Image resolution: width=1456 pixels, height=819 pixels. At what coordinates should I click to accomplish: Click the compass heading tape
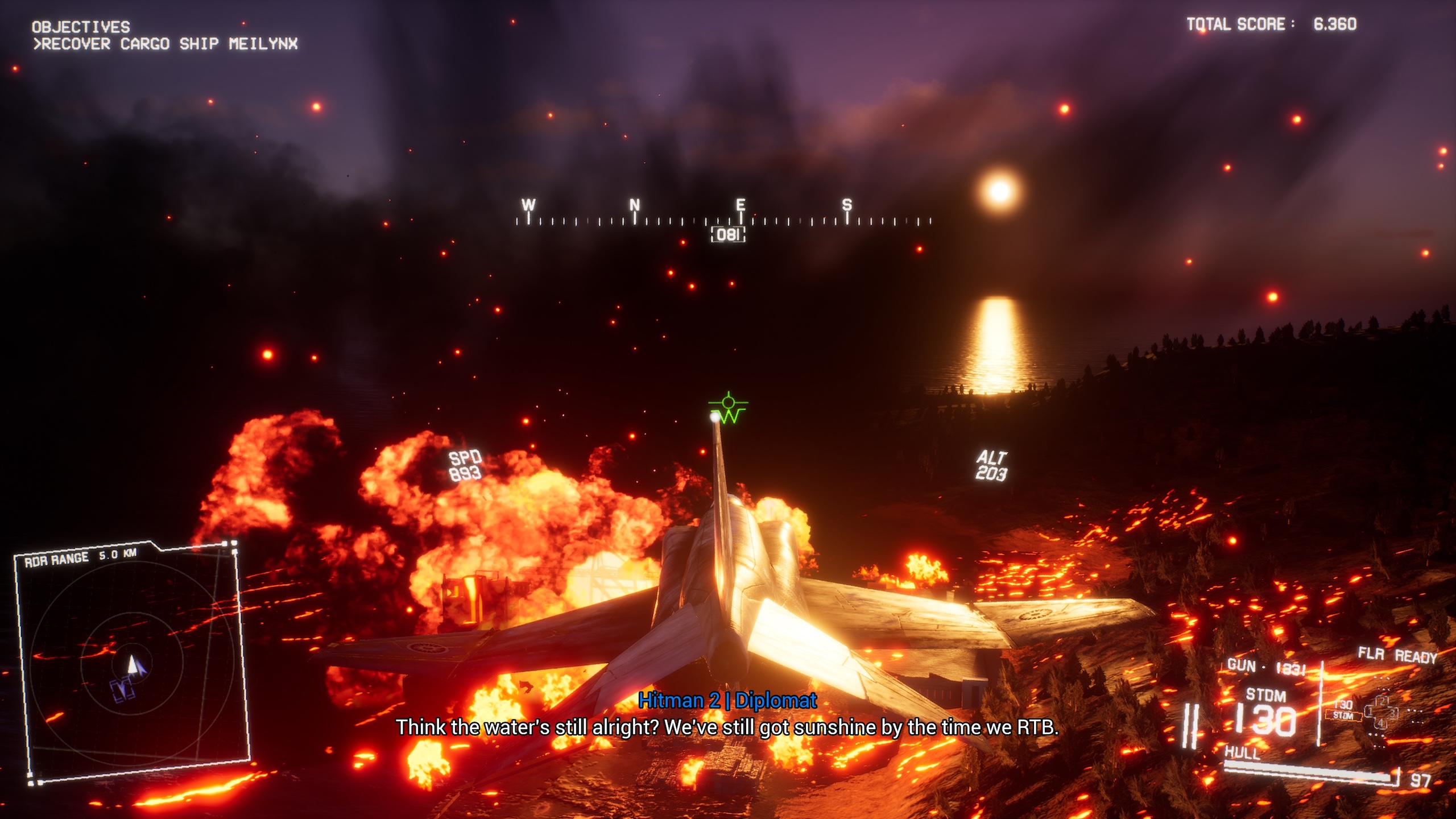(723, 219)
